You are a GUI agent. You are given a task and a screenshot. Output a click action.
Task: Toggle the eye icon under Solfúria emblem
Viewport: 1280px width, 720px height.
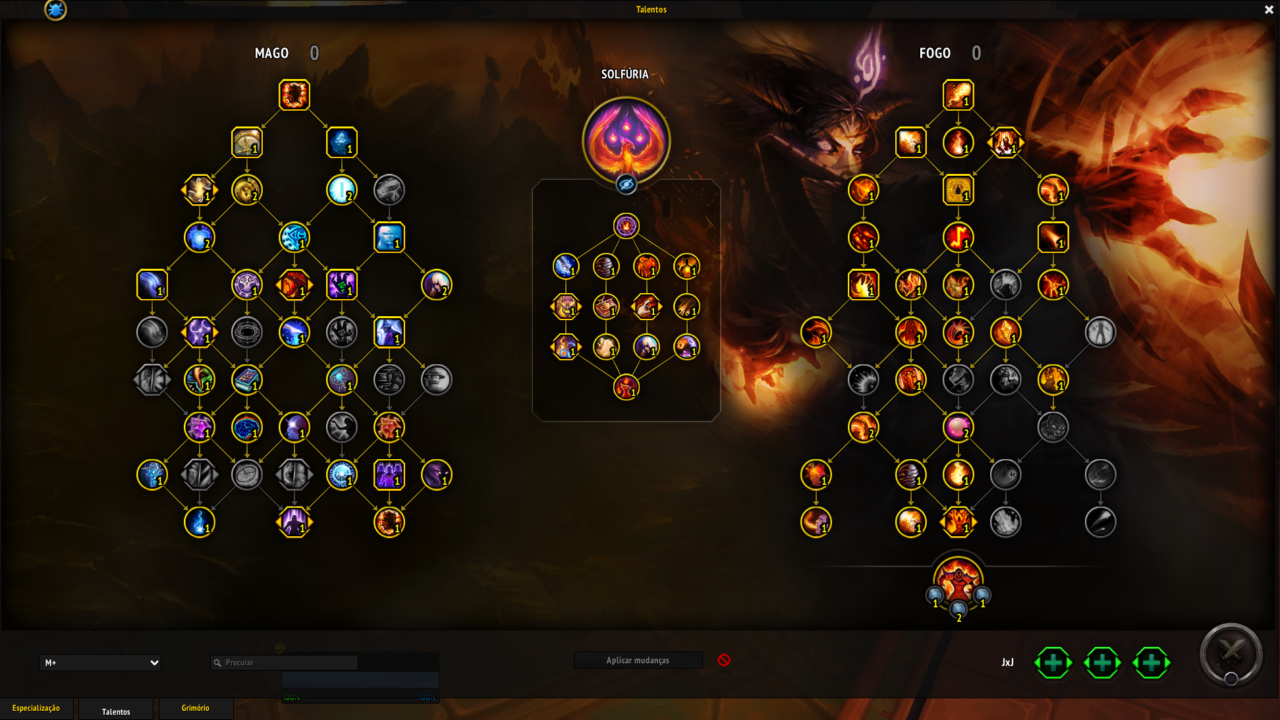626,184
